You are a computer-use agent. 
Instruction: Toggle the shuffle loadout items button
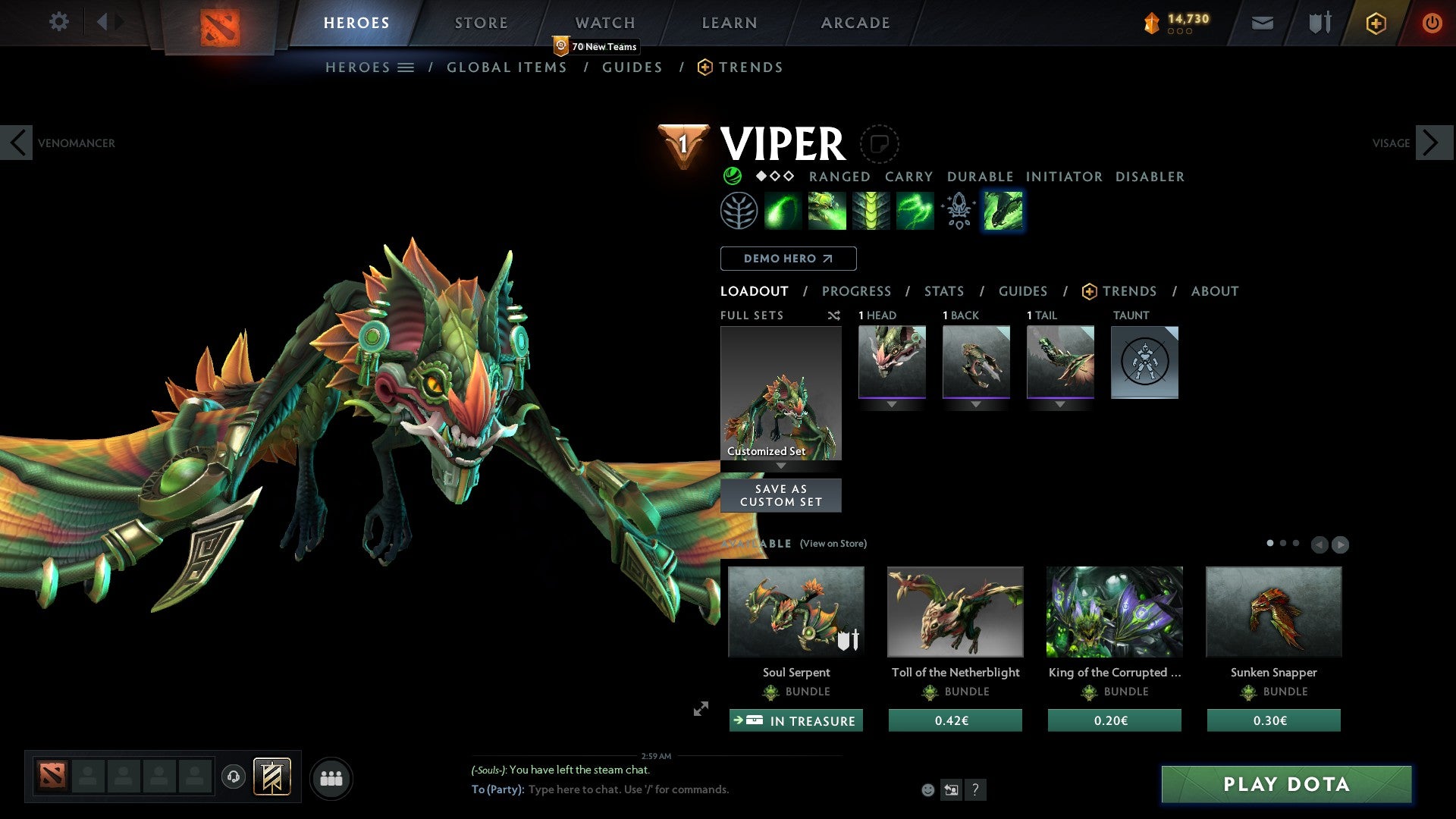coord(833,315)
